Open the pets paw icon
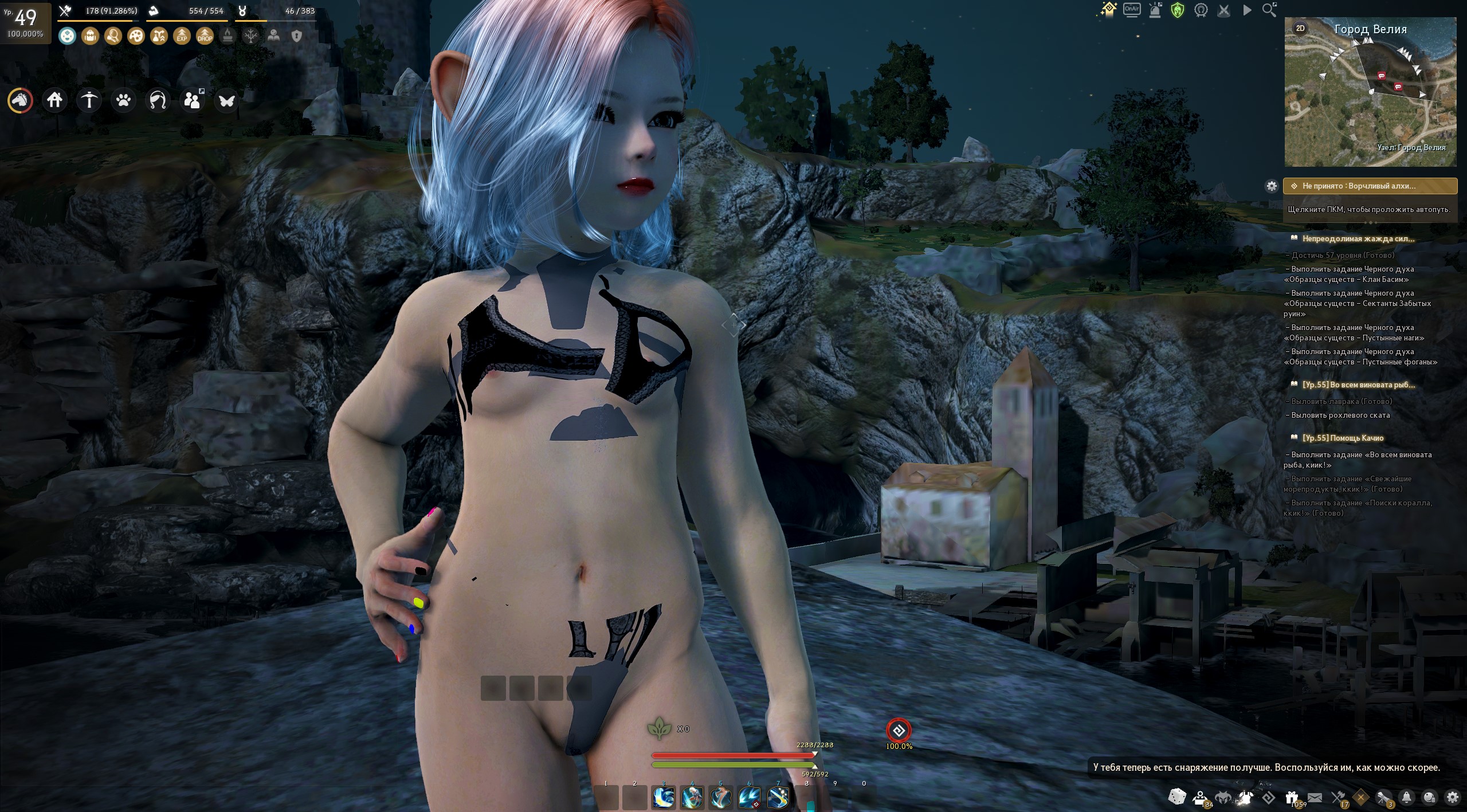1467x812 pixels. [x=123, y=101]
